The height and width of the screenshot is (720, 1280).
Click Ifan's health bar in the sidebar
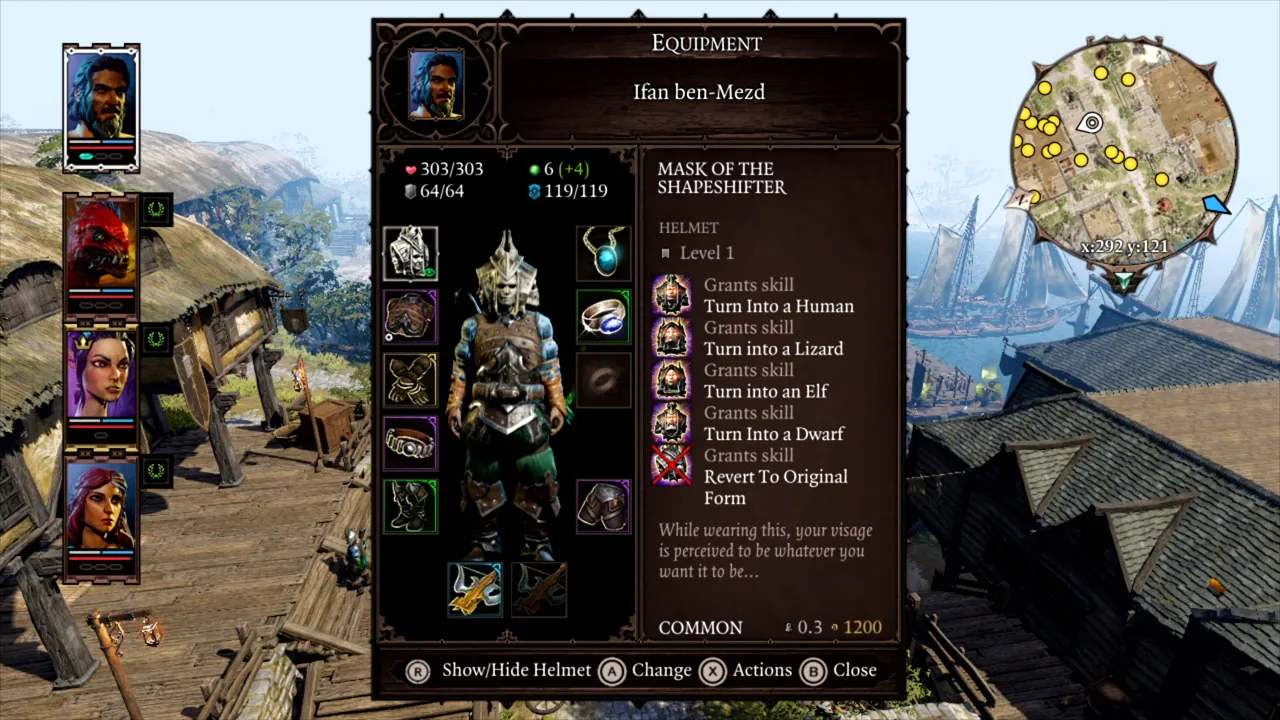100,146
